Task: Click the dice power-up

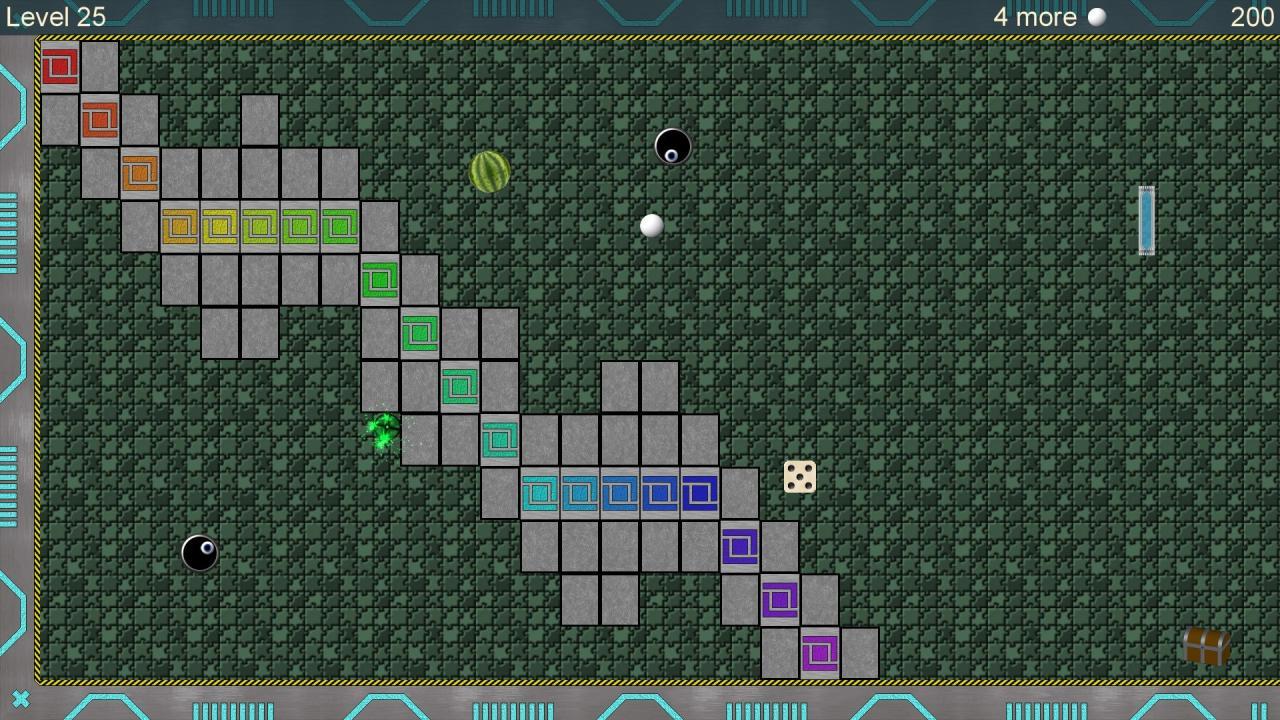Action: (x=799, y=477)
